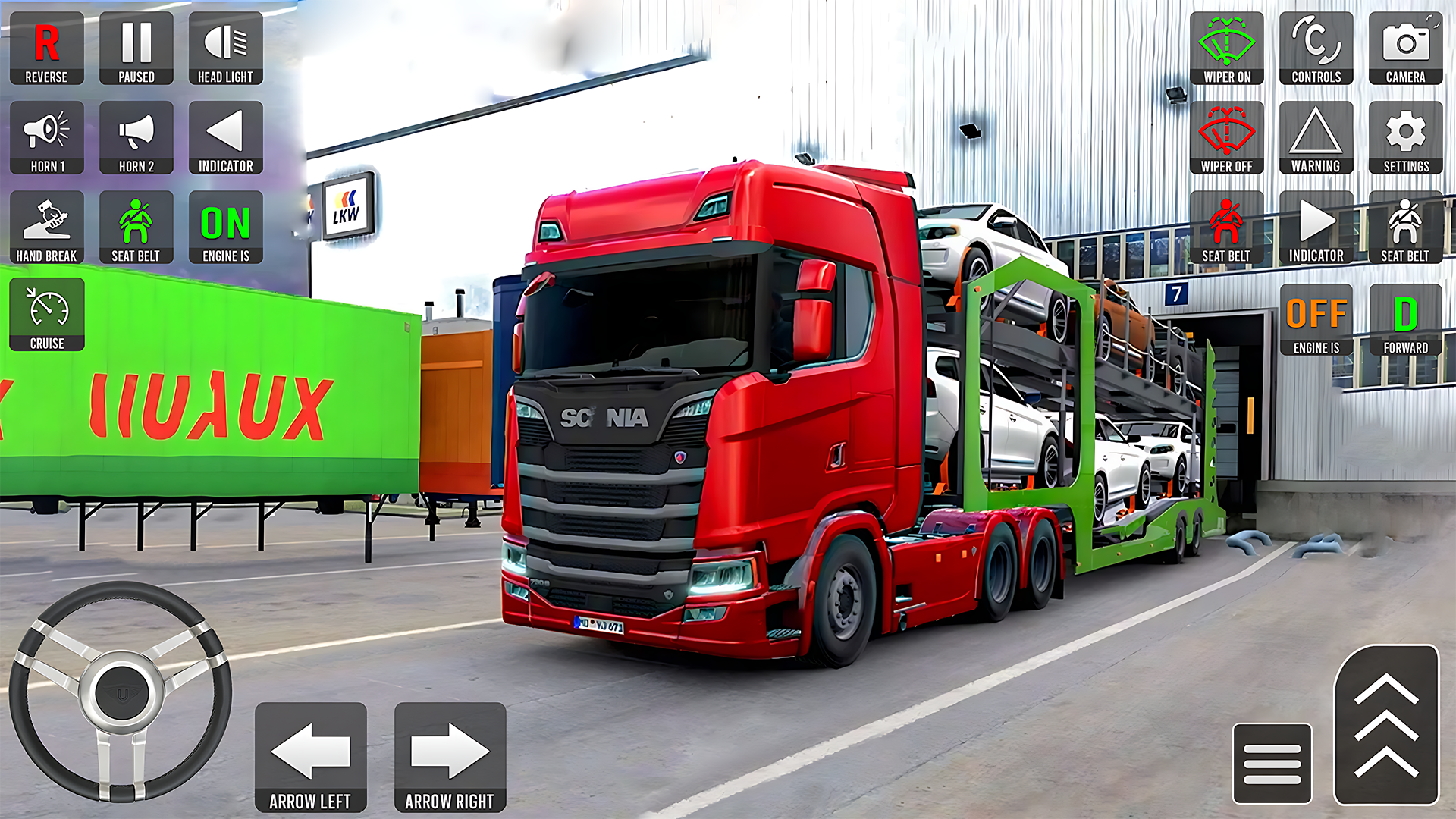Turn on the Head Light

[225, 48]
